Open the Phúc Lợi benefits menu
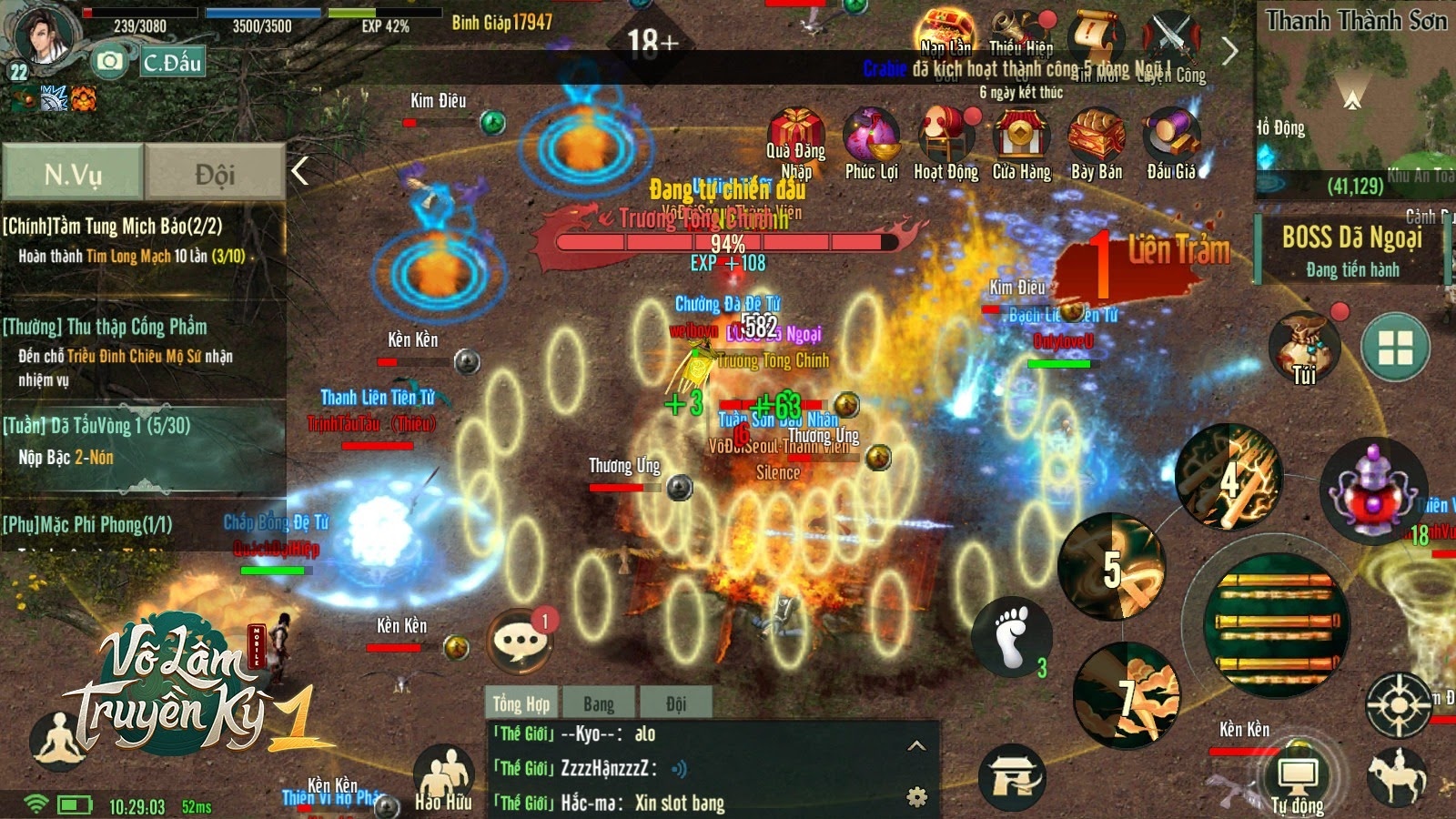The width and height of the screenshot is (1456, 819). click(871, 135)
